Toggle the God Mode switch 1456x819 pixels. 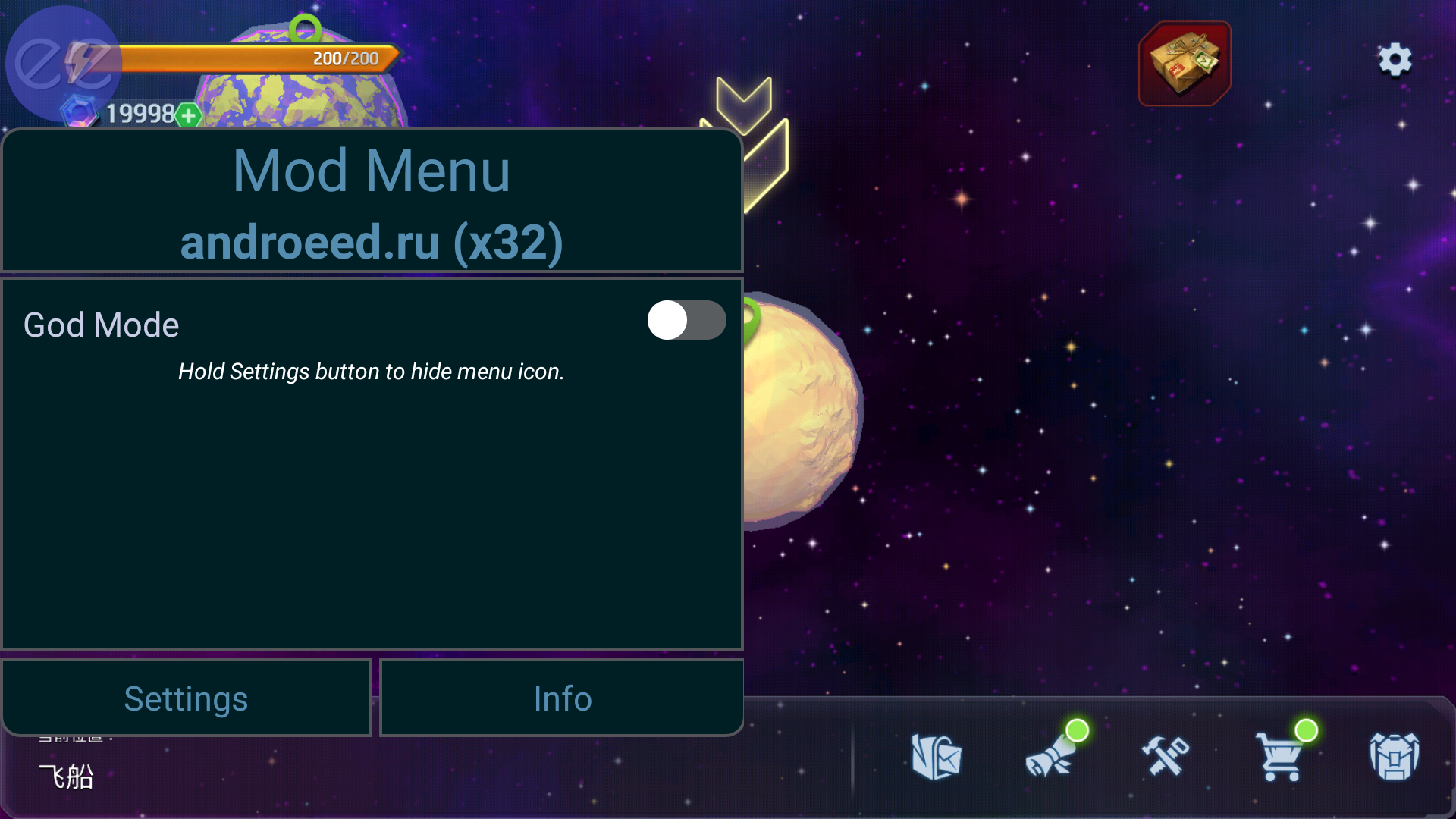(x=686, y=321)
